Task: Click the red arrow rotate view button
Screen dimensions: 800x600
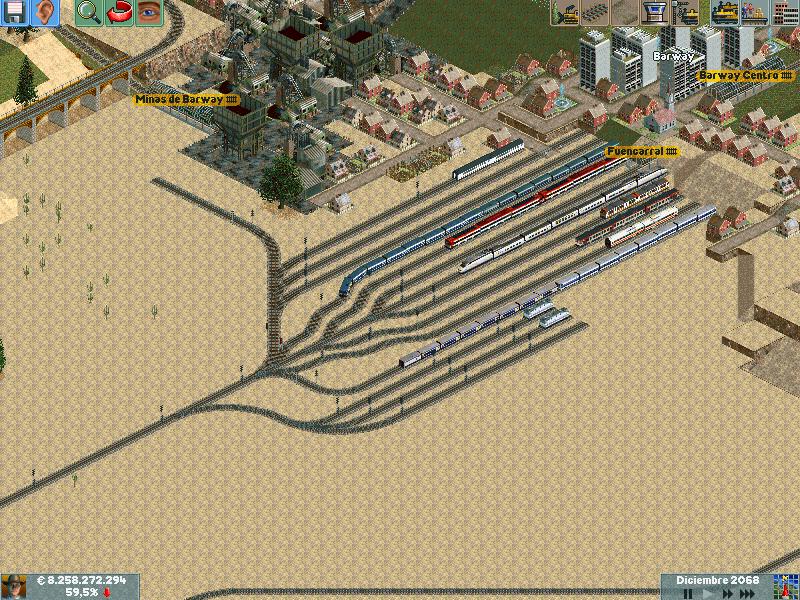Action: pos(118,12)
